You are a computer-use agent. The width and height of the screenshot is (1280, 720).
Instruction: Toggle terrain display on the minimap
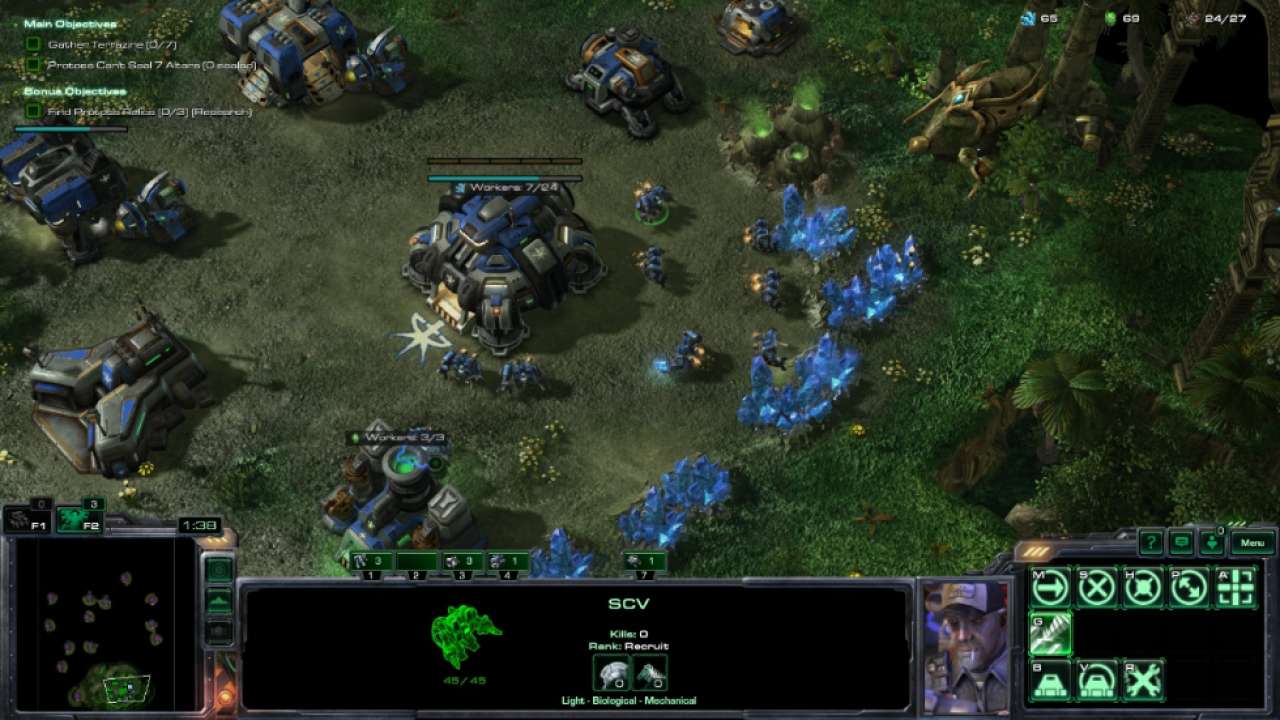(x=220, y=600)
